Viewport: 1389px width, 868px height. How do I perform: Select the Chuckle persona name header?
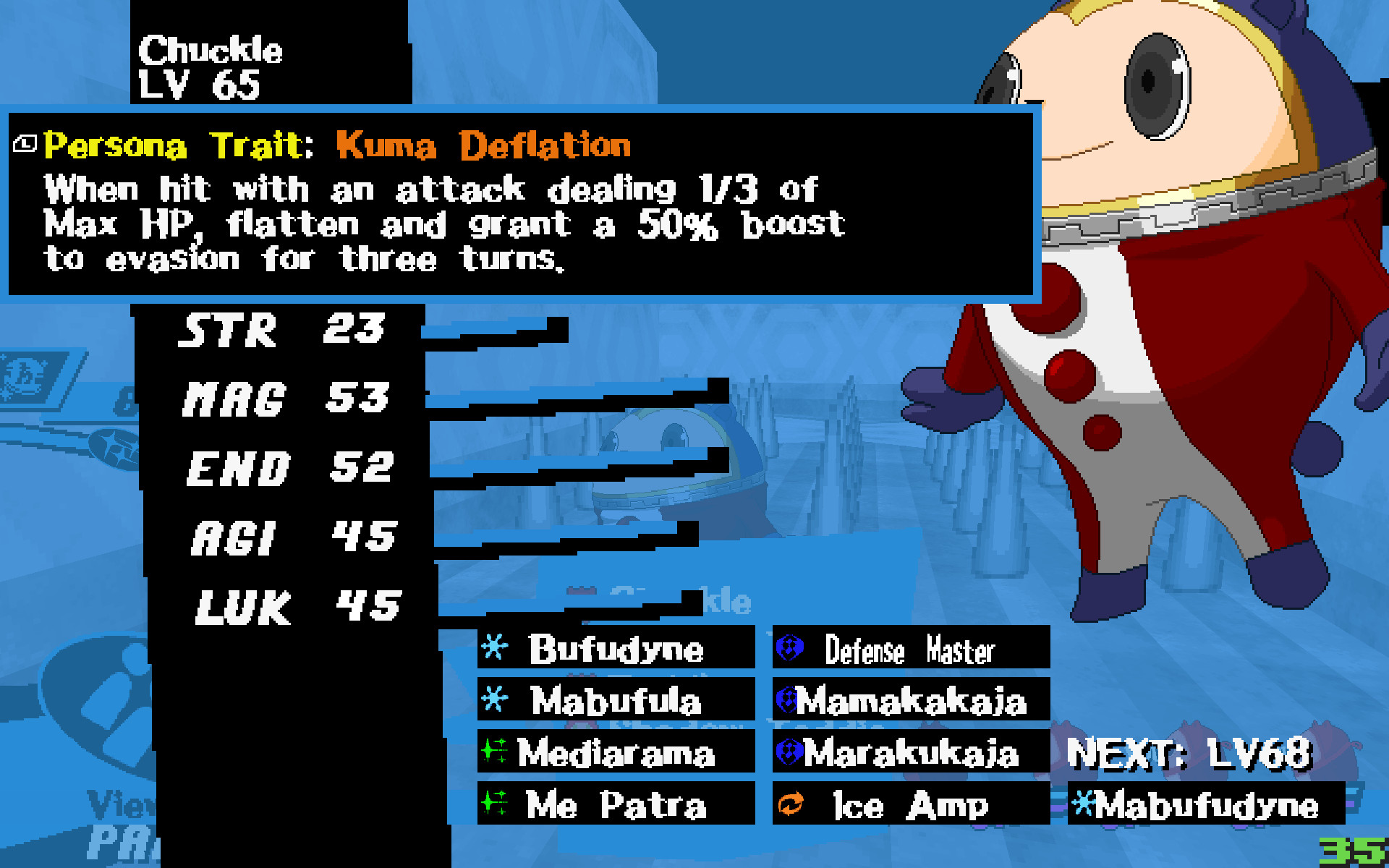tap(210, 51)
